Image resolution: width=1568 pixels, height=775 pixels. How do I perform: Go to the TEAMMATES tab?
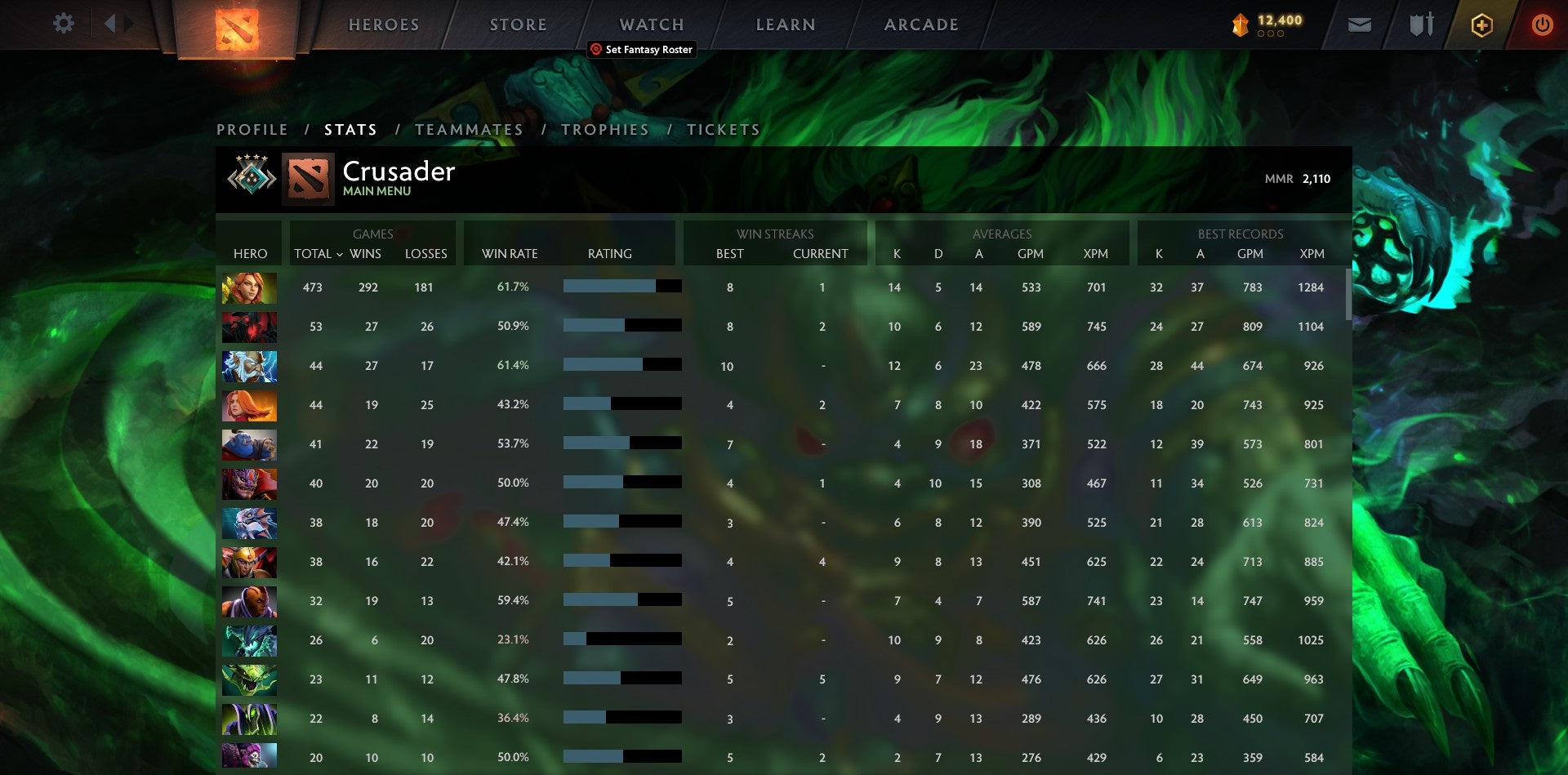pyautogui.click(x=469, y=129)
